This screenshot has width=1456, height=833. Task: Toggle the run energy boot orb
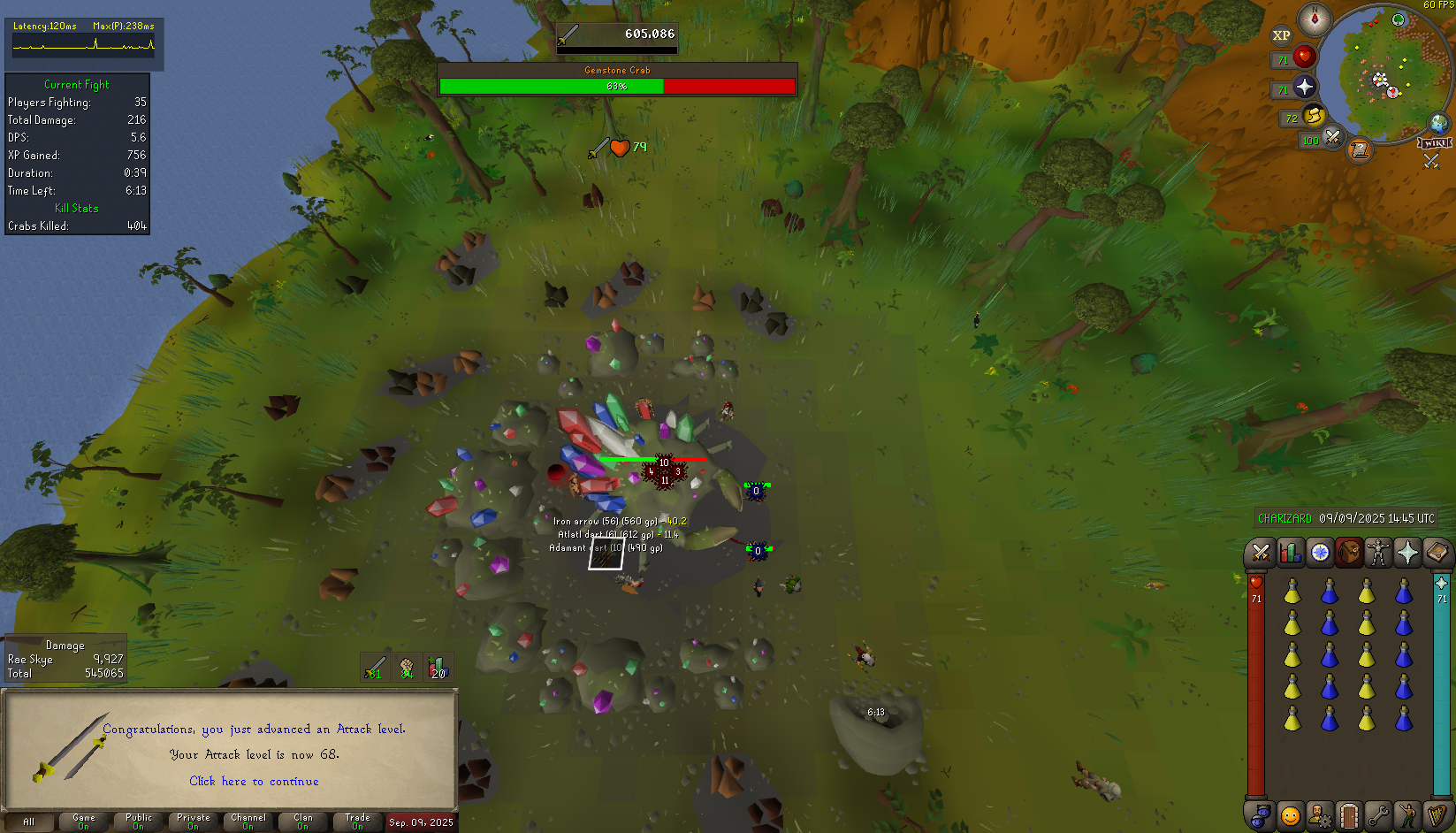(1315, 115)
